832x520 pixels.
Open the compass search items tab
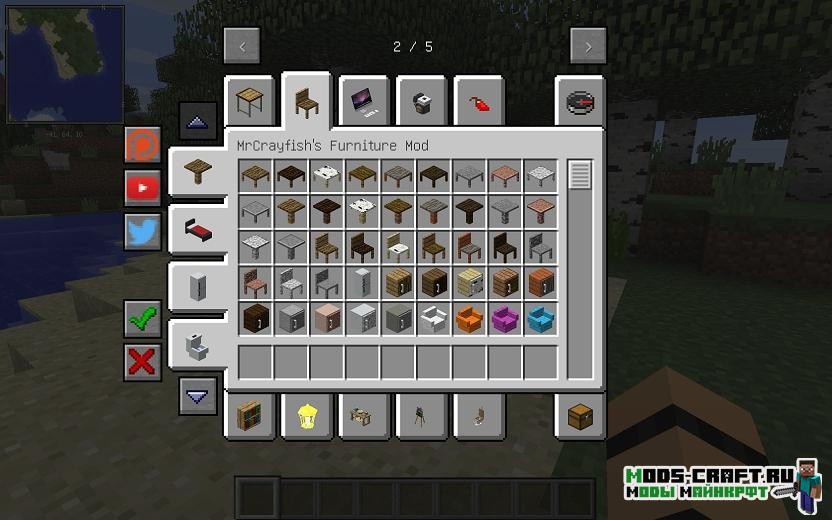pos(580,101)
